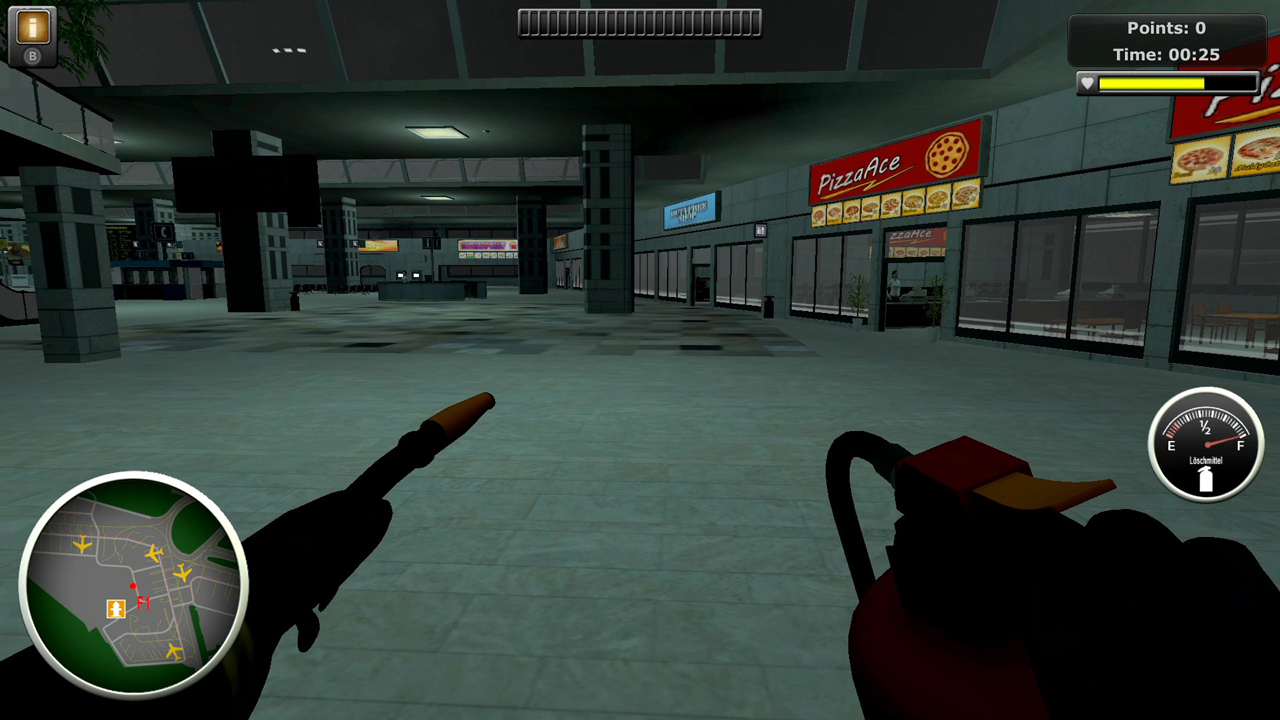1280x720 pixels.
Task: Click the heart icon beside the health bar
Action: coord(1086,83)
